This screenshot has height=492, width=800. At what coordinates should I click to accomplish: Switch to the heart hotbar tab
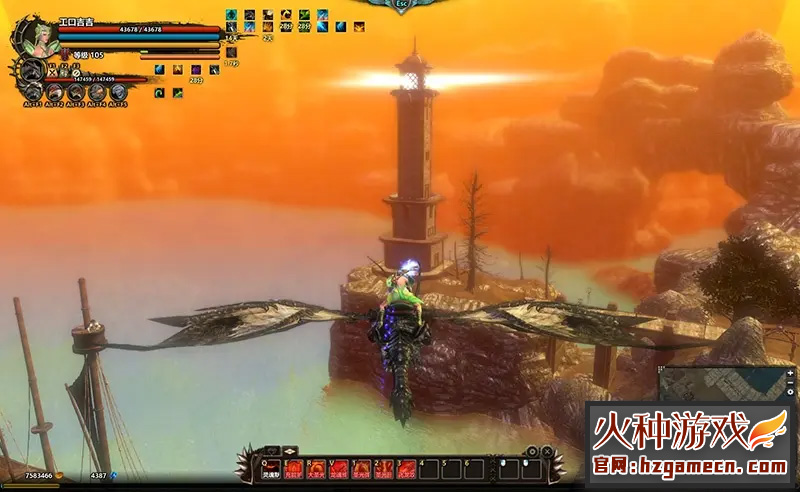coord(270,451)
